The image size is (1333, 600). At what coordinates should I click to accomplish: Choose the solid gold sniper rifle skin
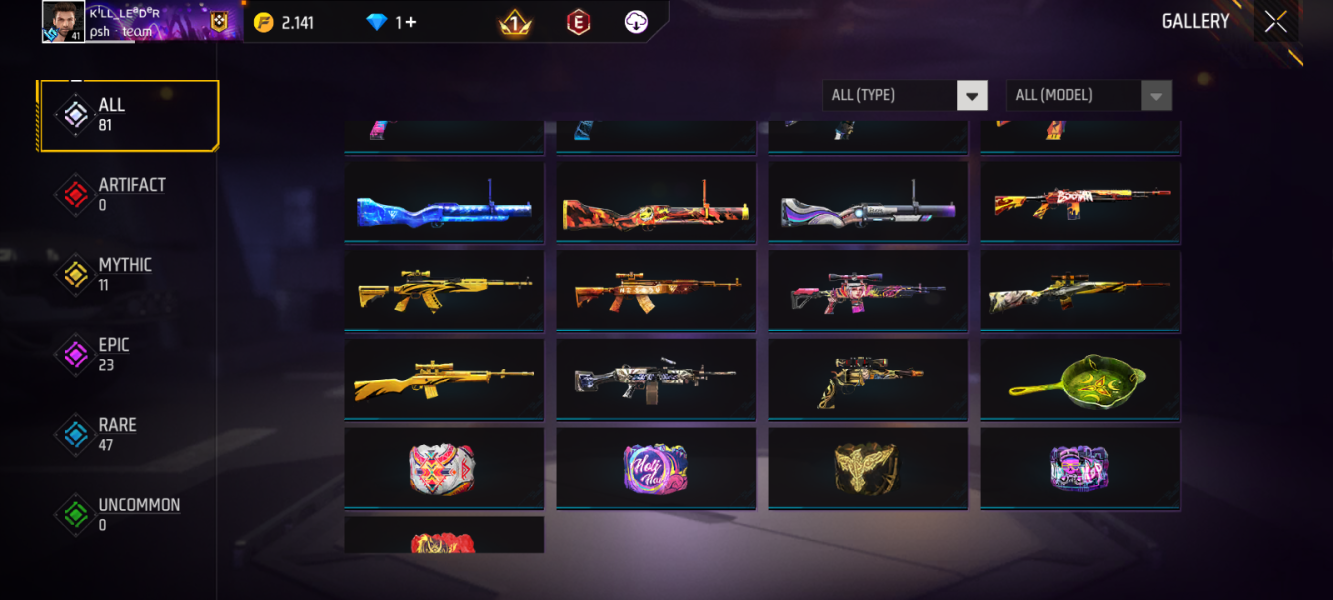444,379
